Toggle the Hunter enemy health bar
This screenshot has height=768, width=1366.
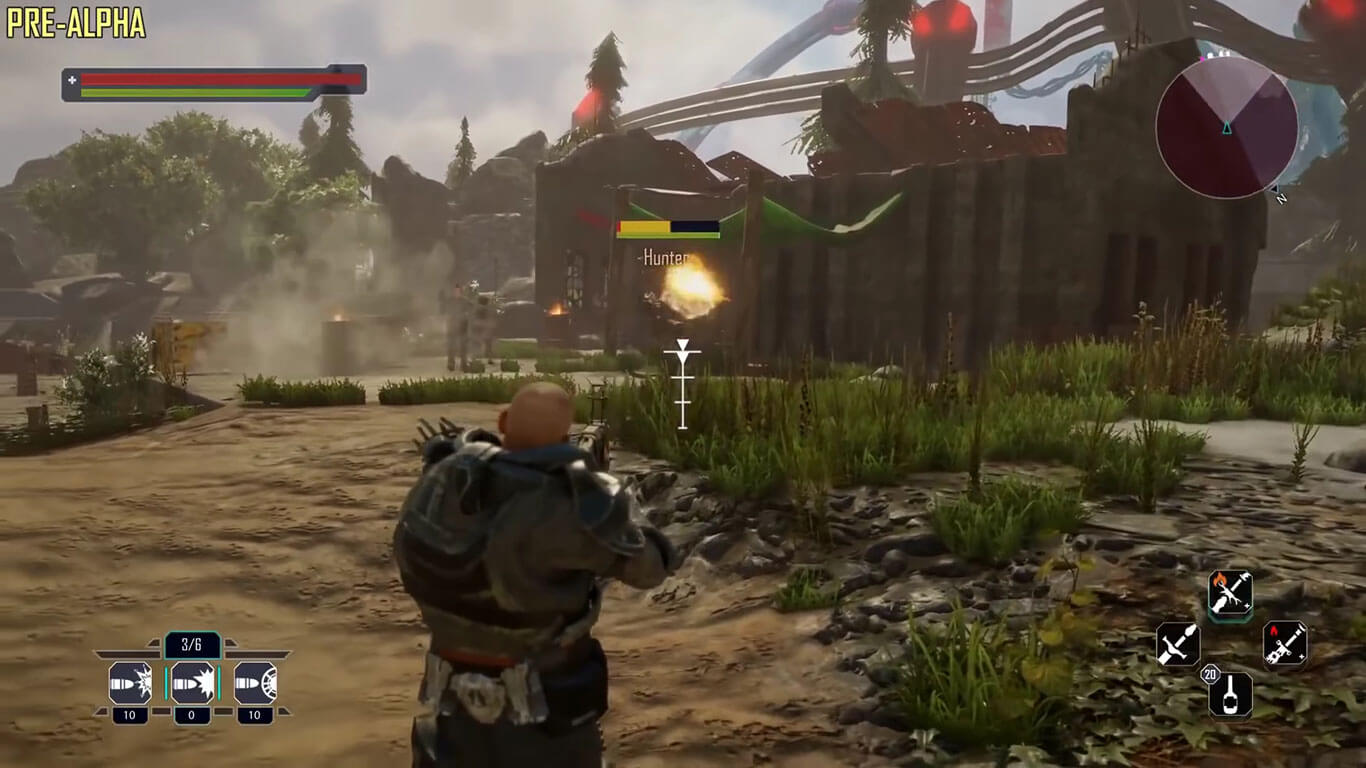(x=667, y=228)
